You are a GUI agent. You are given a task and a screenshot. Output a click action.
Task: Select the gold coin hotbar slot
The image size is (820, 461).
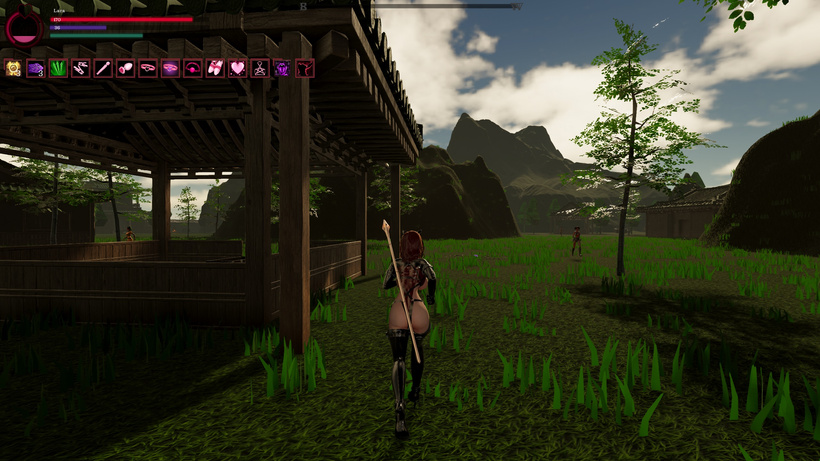[x=14, y=68]
